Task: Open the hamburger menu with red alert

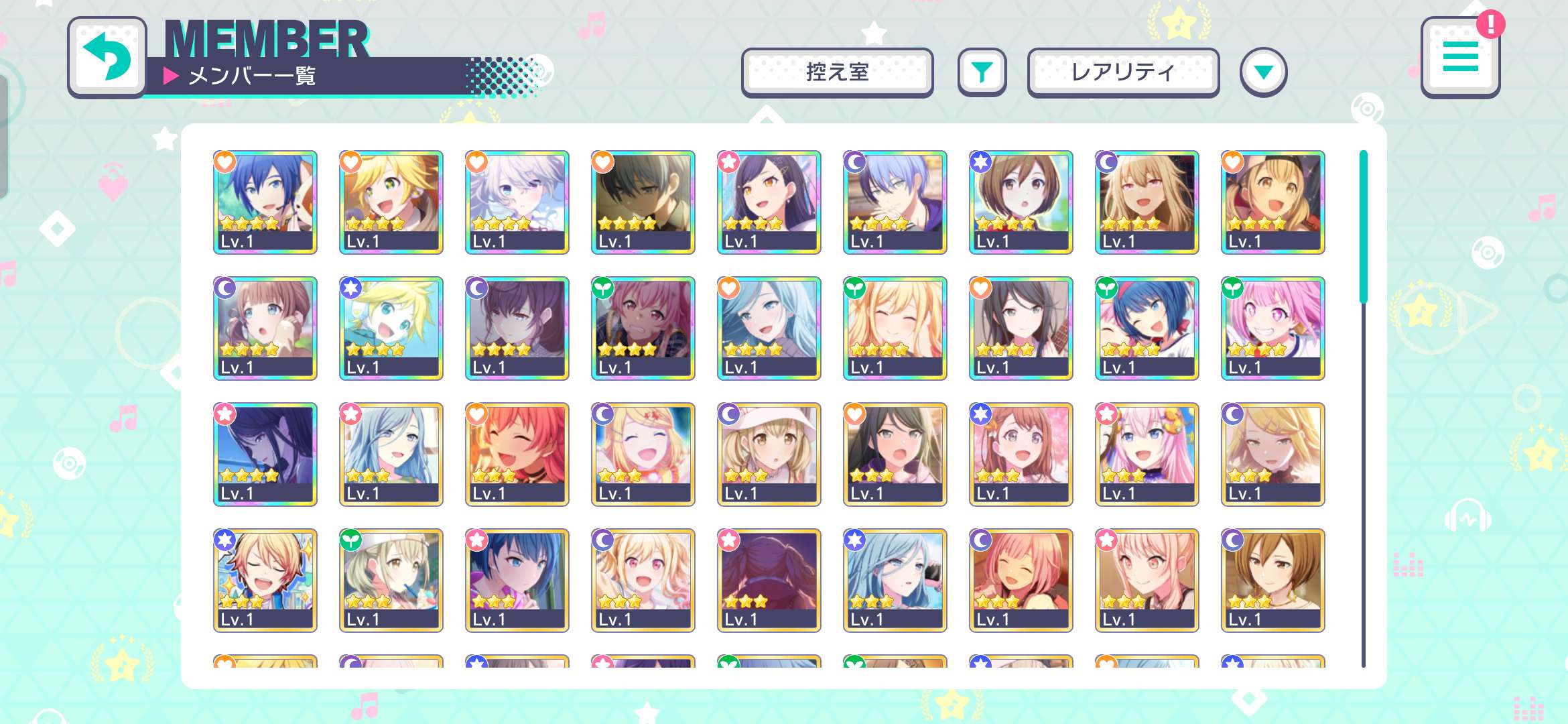Action: pos(1460,58)
